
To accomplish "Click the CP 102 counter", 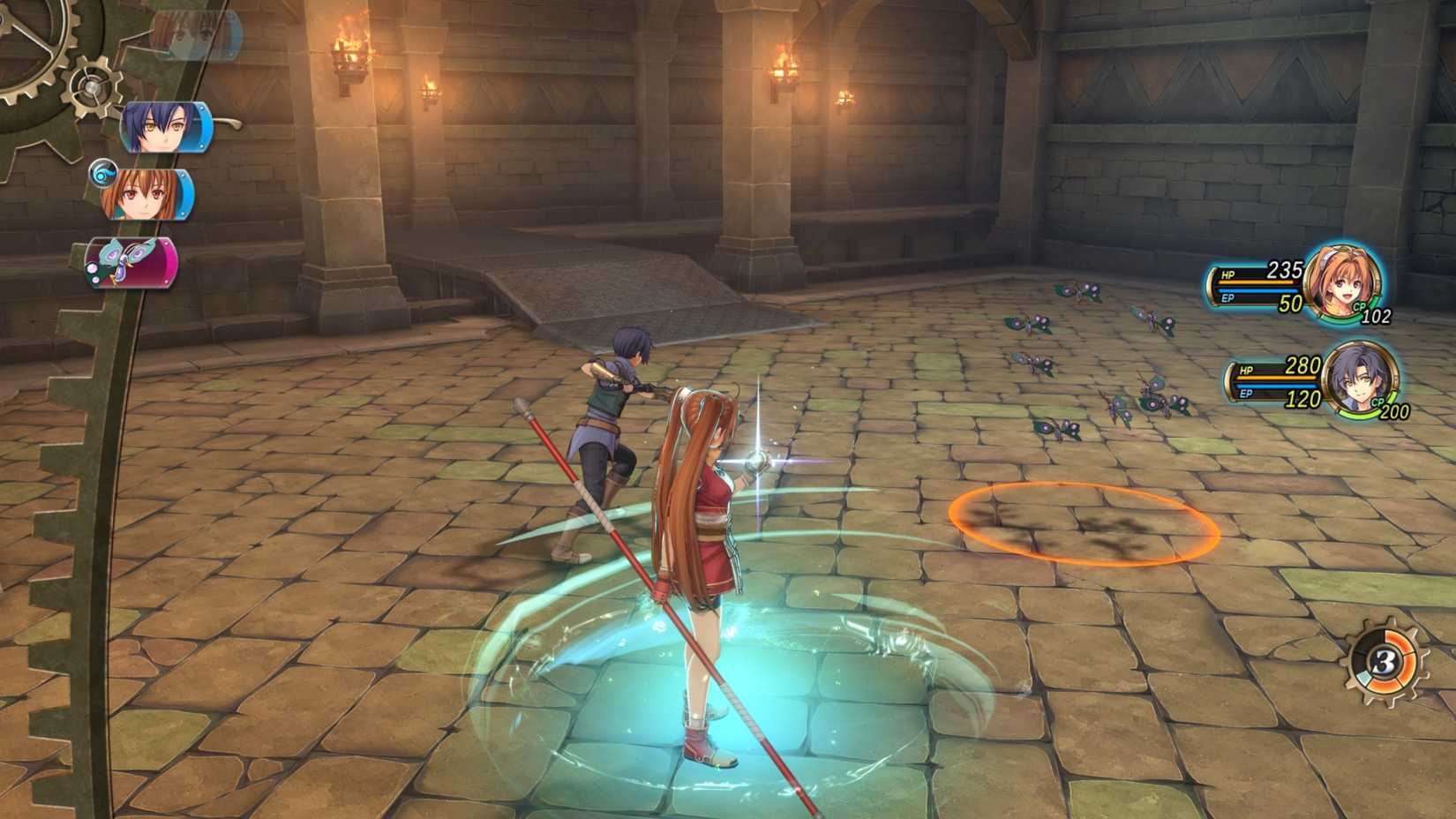I will (x=1377, y=316).
